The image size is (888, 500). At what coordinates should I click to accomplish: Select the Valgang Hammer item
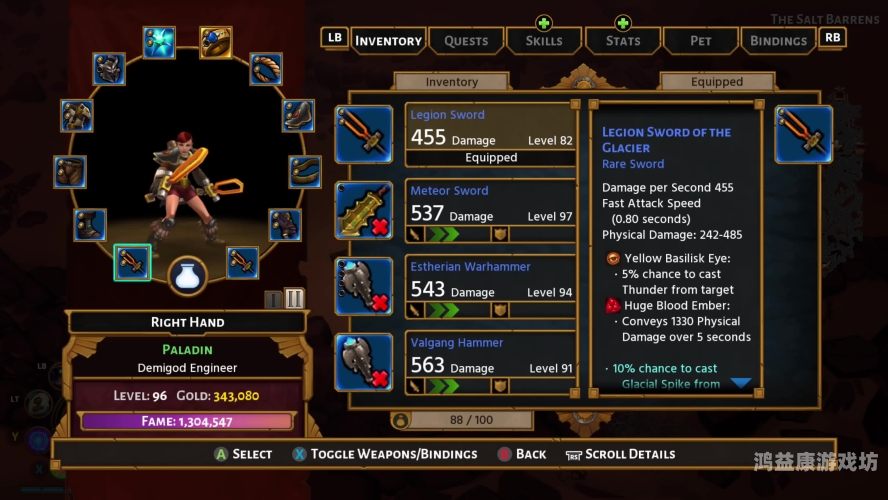coord(490,362)
